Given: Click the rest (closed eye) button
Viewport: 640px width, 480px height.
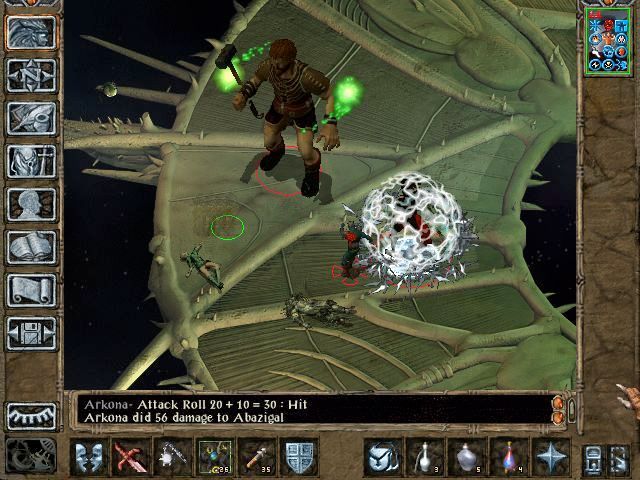Looking at the screenshot, I should click(31, 415).
